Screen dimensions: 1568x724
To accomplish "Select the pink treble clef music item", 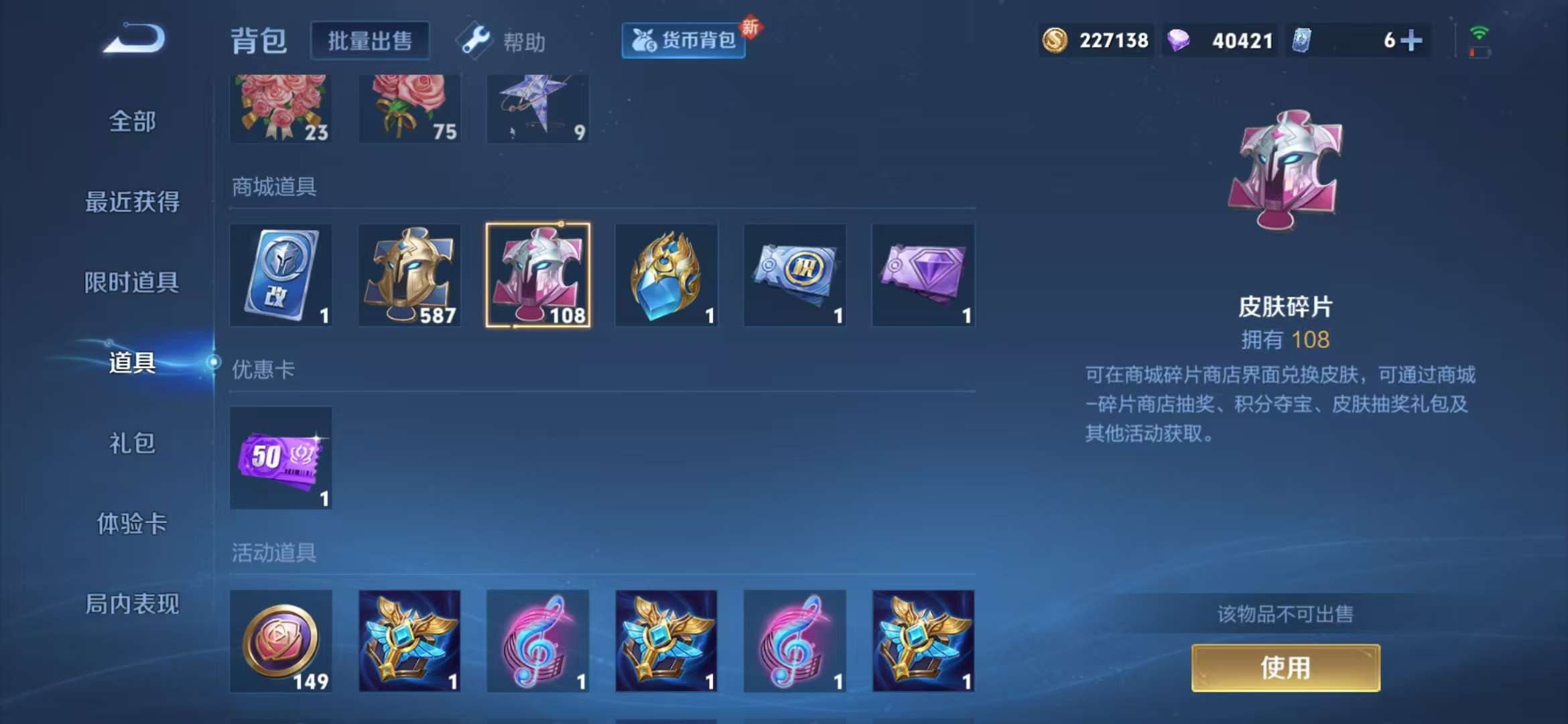I will click(x=539, y=642).
